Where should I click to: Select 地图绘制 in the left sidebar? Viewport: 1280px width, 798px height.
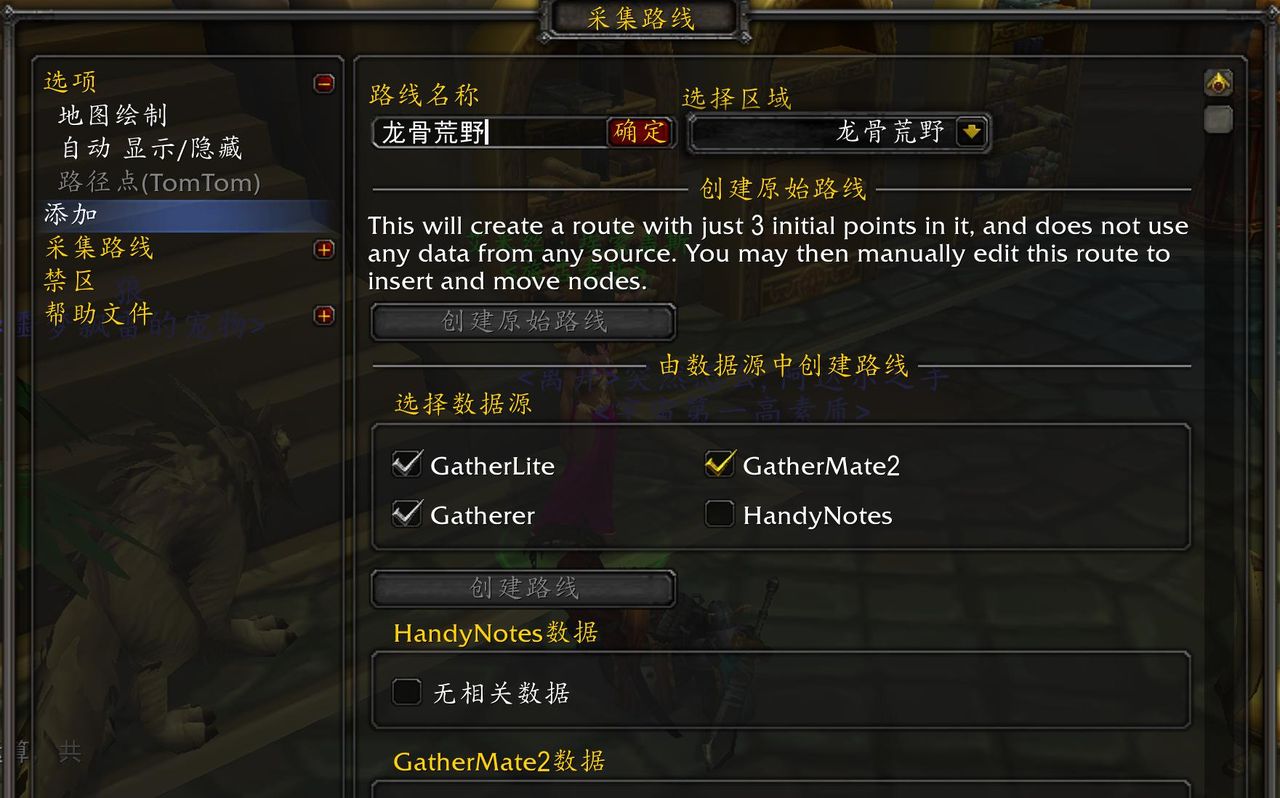click(x=113, y=115)
